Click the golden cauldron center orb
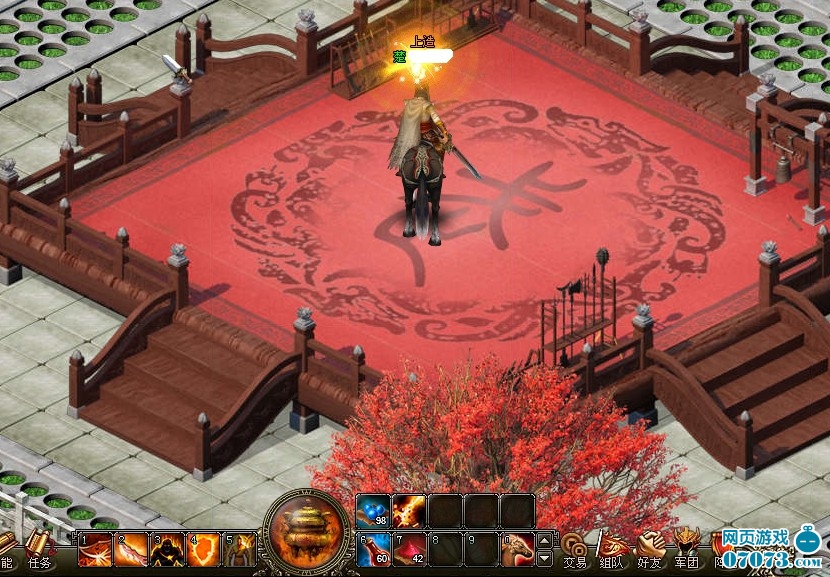Viewport: 830px width, 577px height. click(308, 529)
